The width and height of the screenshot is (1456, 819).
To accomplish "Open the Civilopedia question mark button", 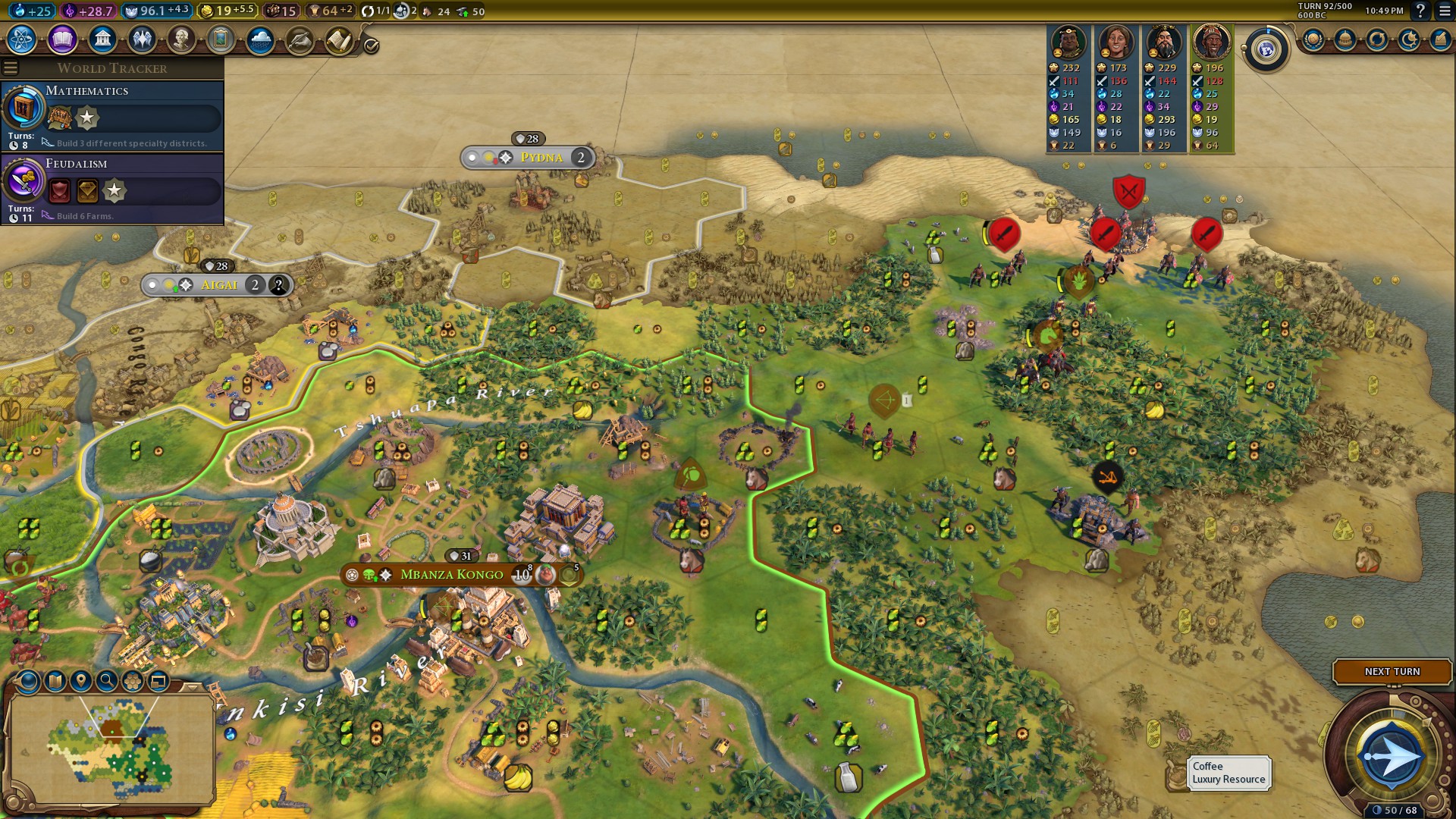I will [1420, 11].
